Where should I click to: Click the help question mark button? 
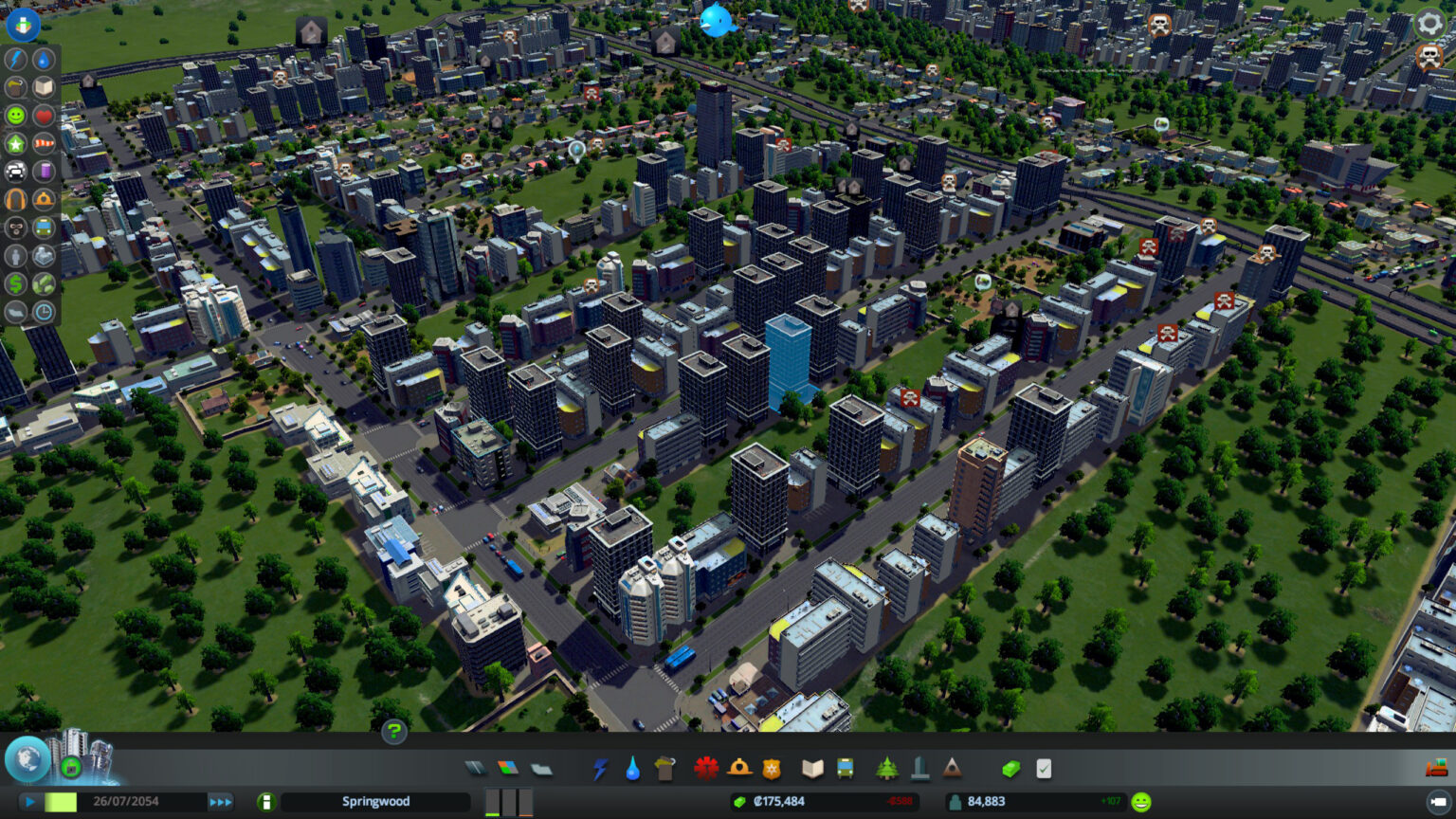pos(393,732)
